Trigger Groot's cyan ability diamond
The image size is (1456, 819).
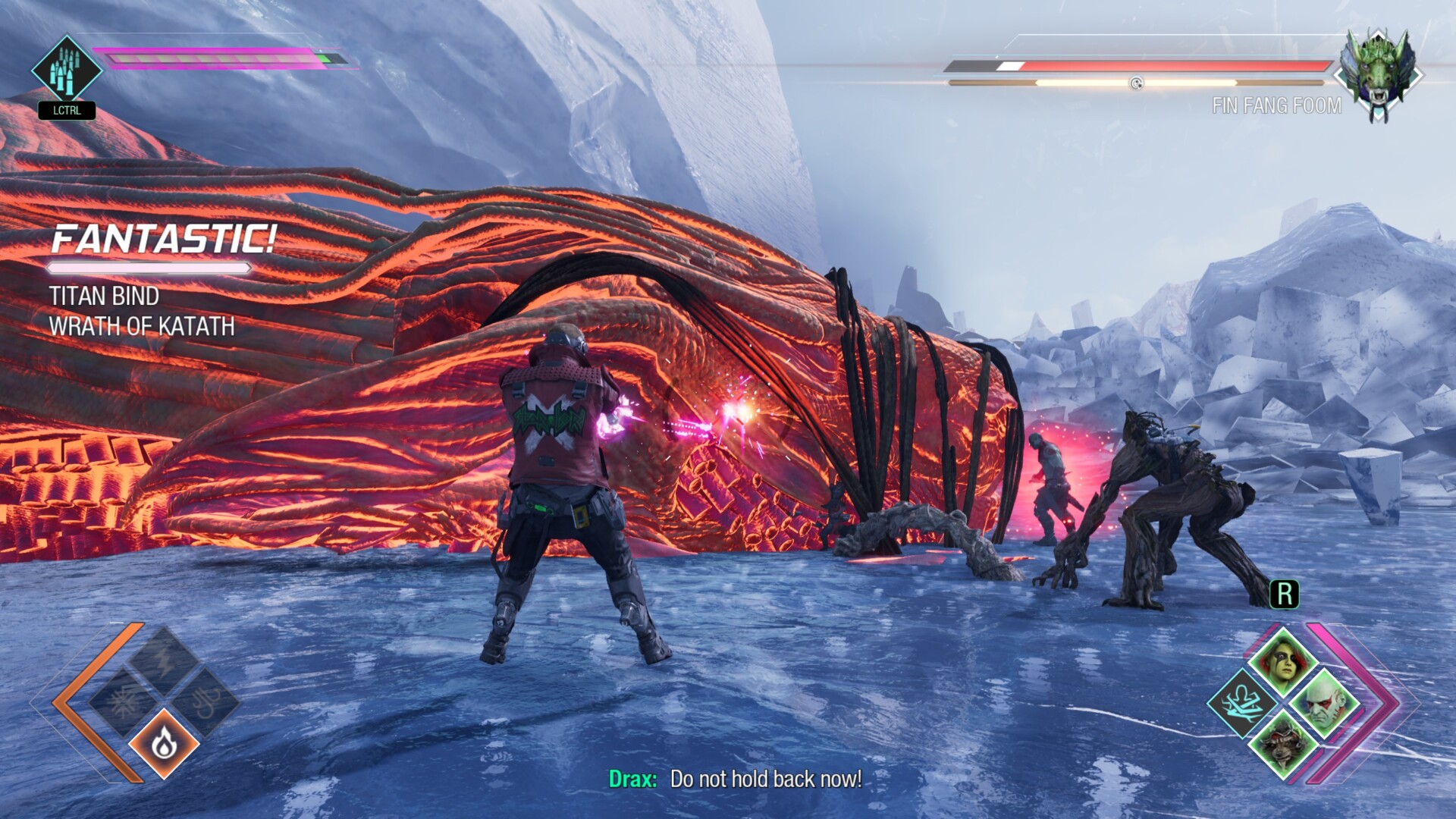(x=1242, y=702)
